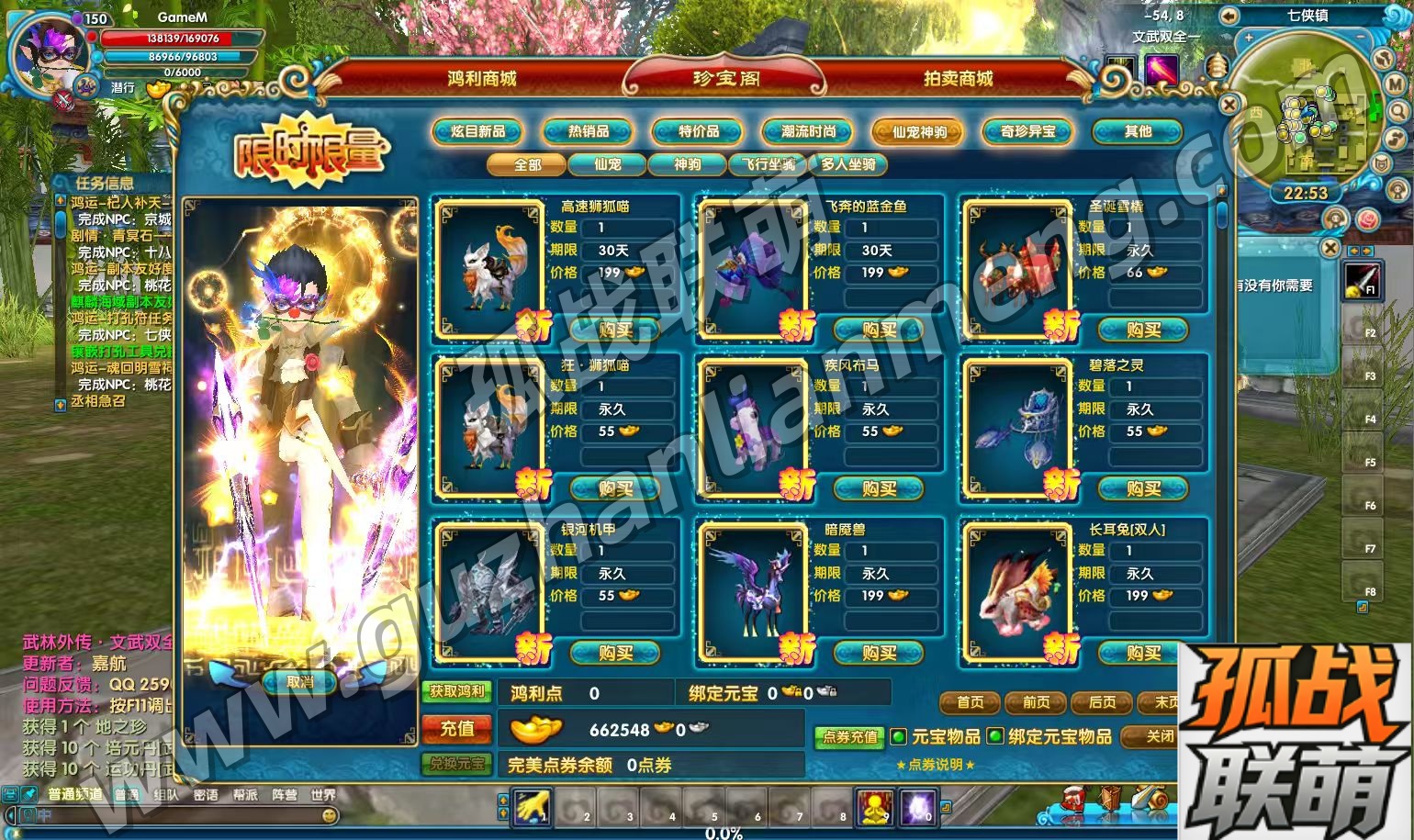Click the 充值 recharge button

pyautogui.click(x=457, y=730)
